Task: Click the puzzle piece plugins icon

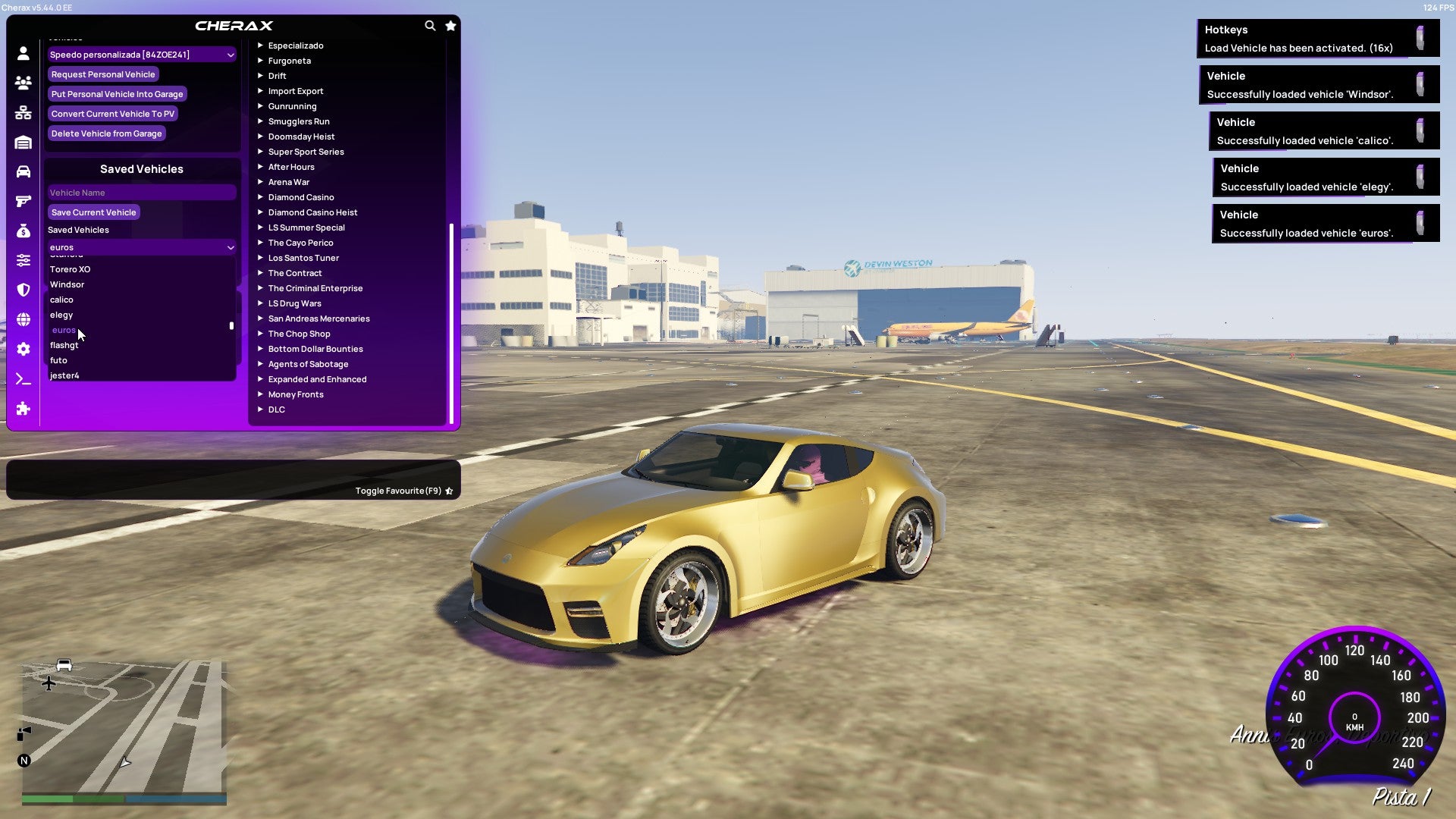Action: [23, 409]
